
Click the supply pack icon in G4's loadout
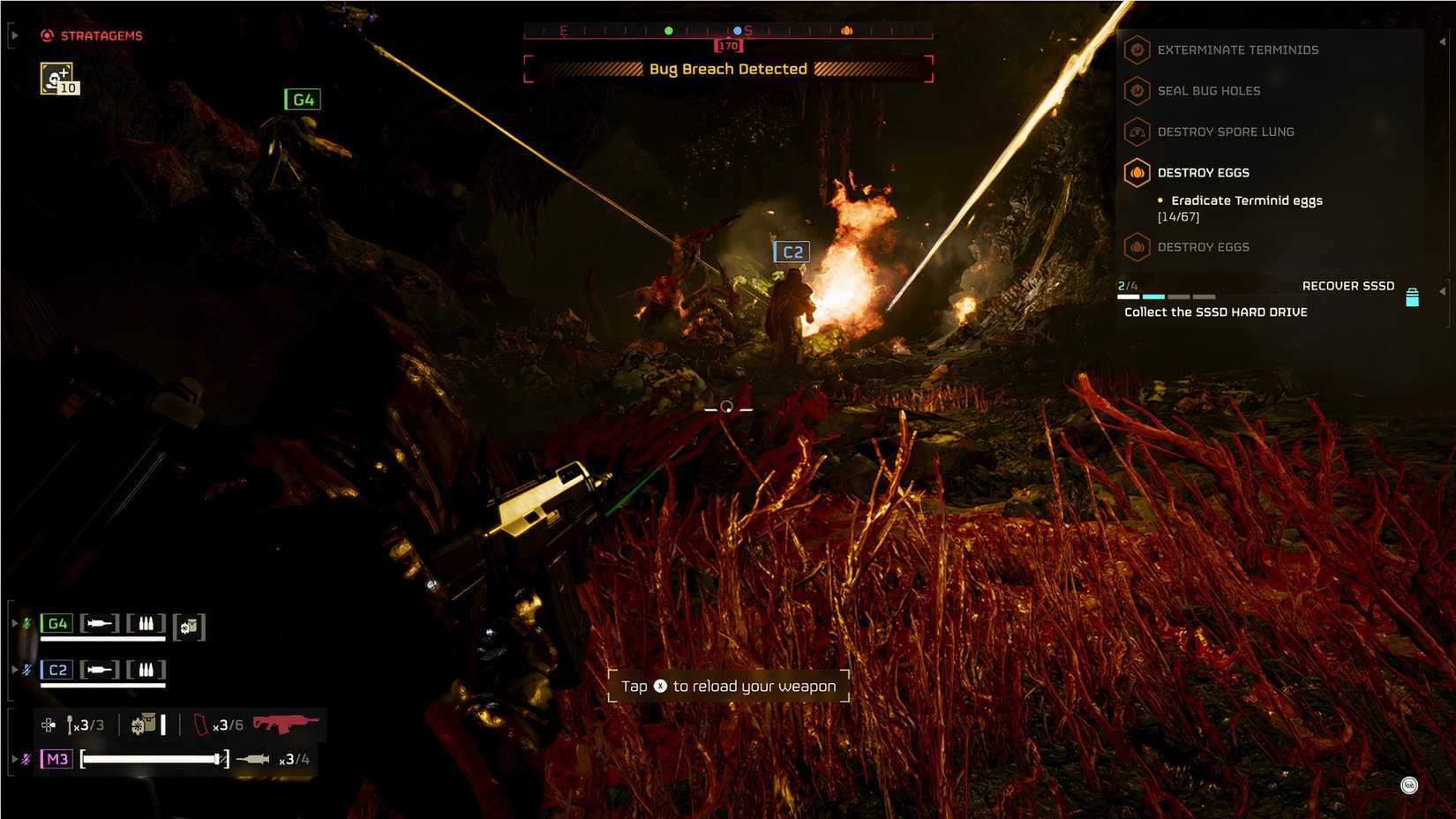(x=189, y=627)
